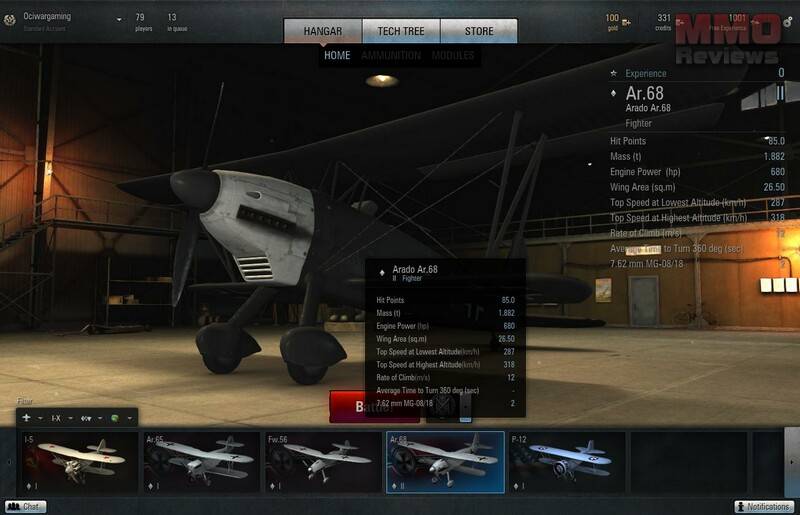Choose the P-12 aircraft thumbnail
This screenshot has width=800, height=515.
566,461
